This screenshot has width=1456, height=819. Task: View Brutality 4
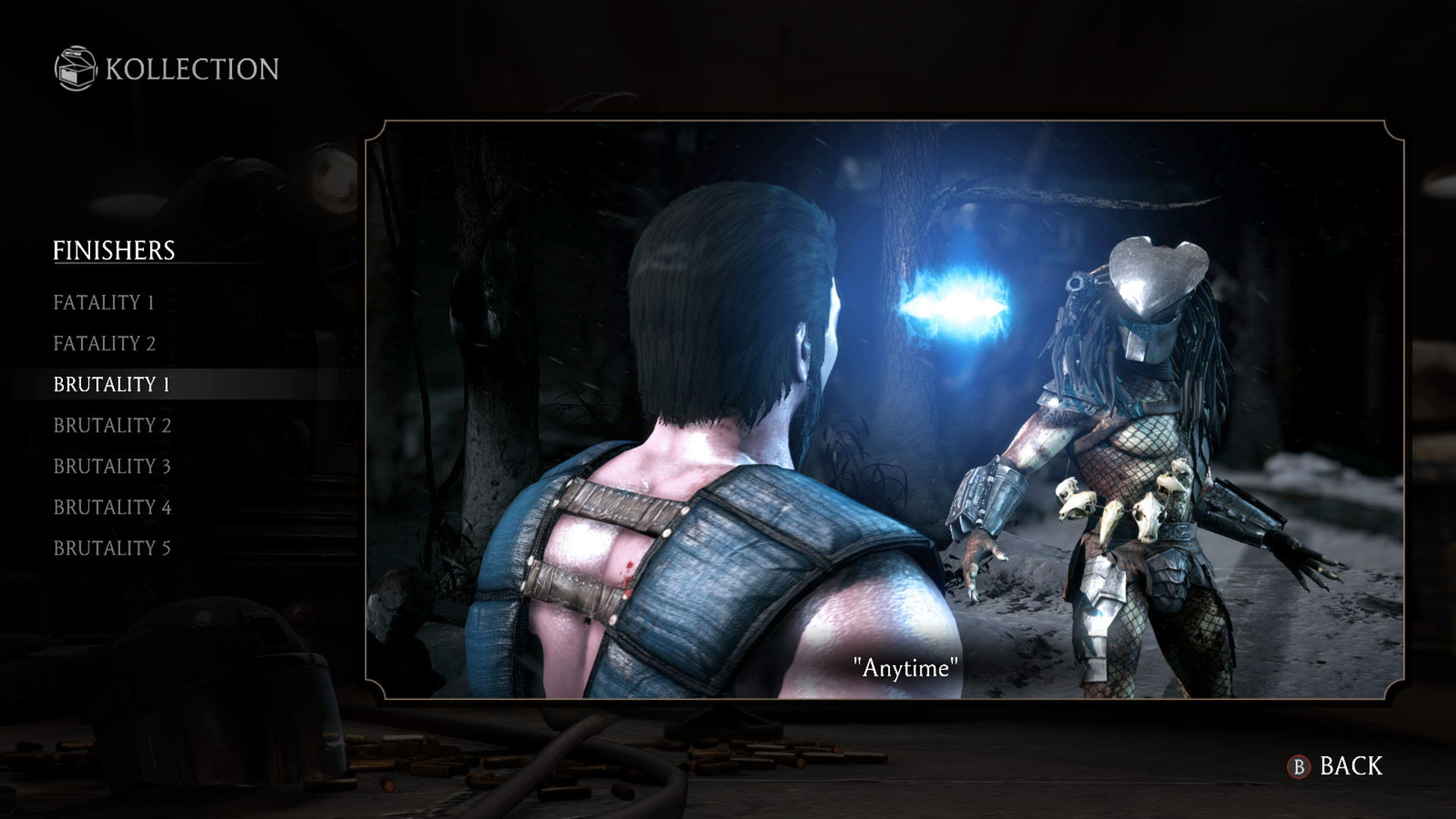(111, 507)
